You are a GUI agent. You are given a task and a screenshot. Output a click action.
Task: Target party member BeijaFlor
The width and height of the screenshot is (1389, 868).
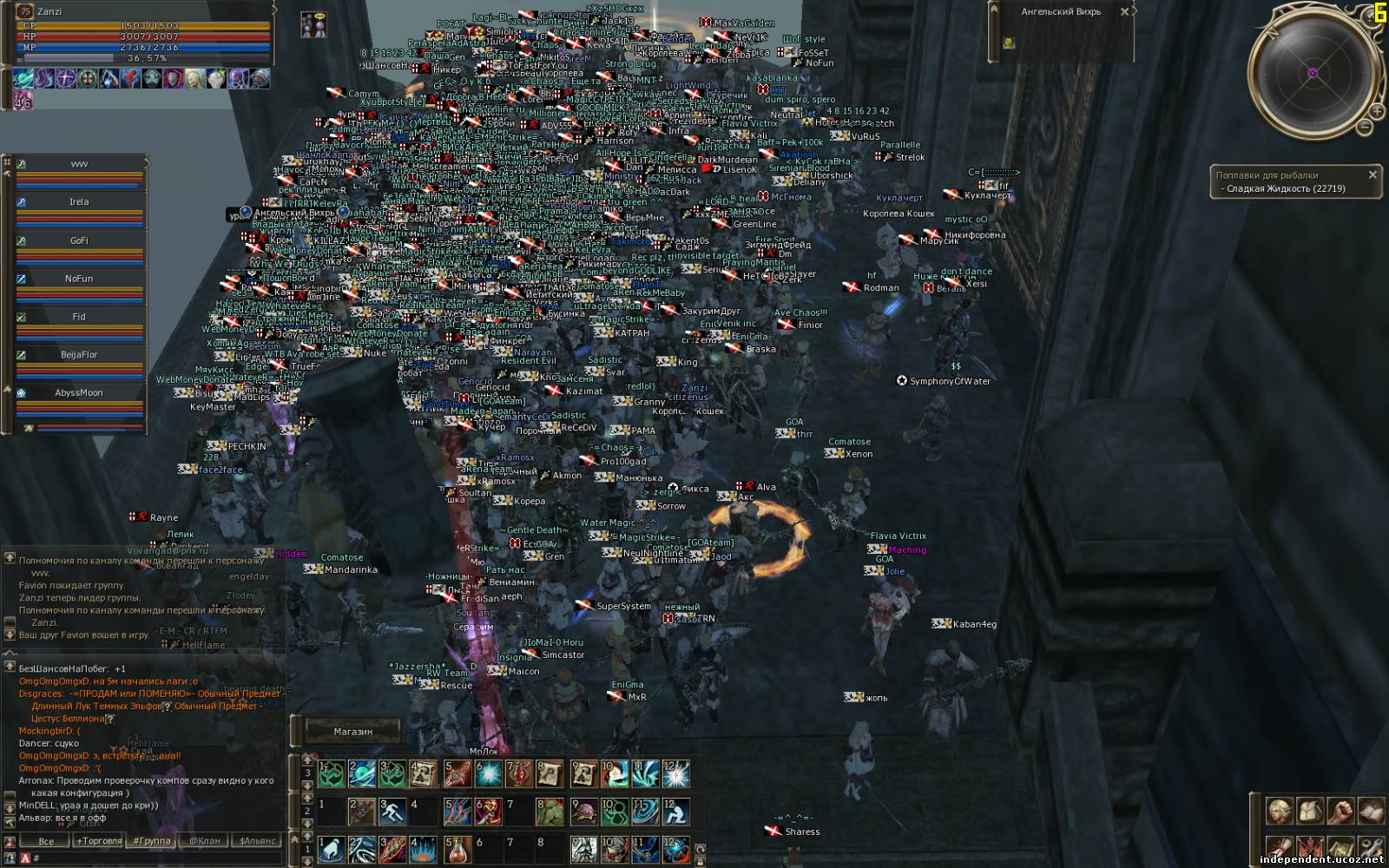[x=79, y=354]
